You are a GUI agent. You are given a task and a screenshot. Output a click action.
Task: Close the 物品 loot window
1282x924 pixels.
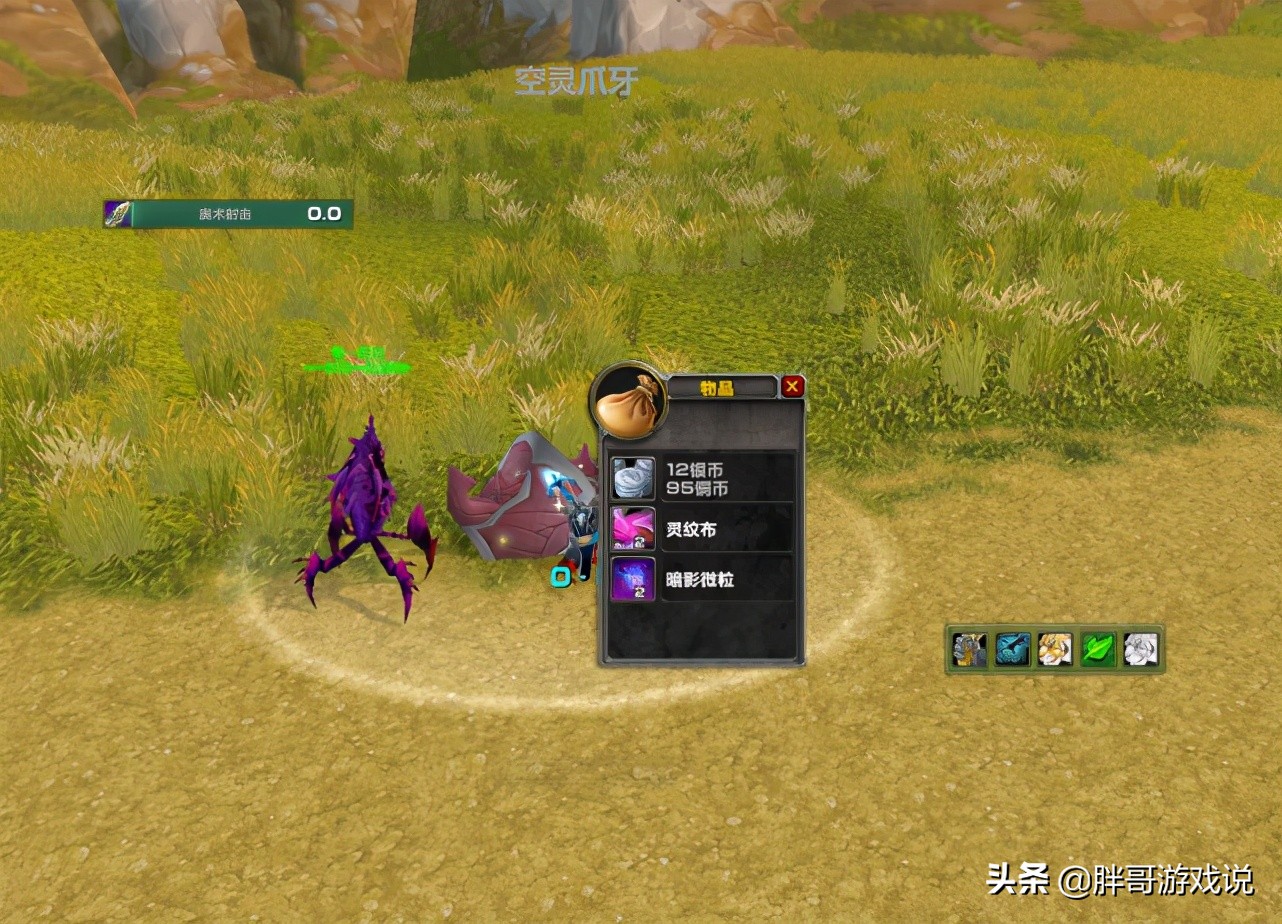click(x=791, y=385)
